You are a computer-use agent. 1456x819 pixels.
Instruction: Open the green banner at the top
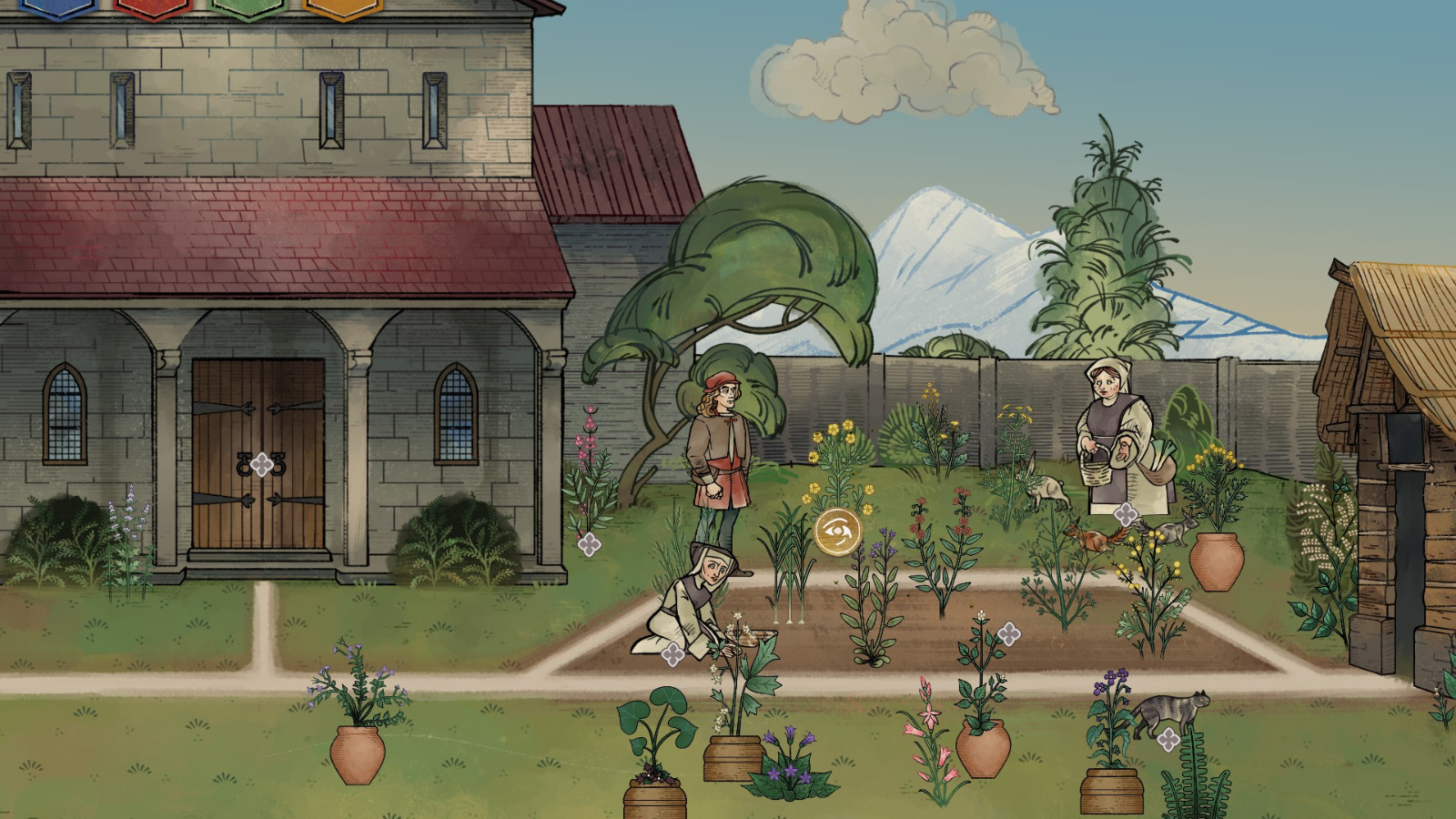click(x=248, y=7)
